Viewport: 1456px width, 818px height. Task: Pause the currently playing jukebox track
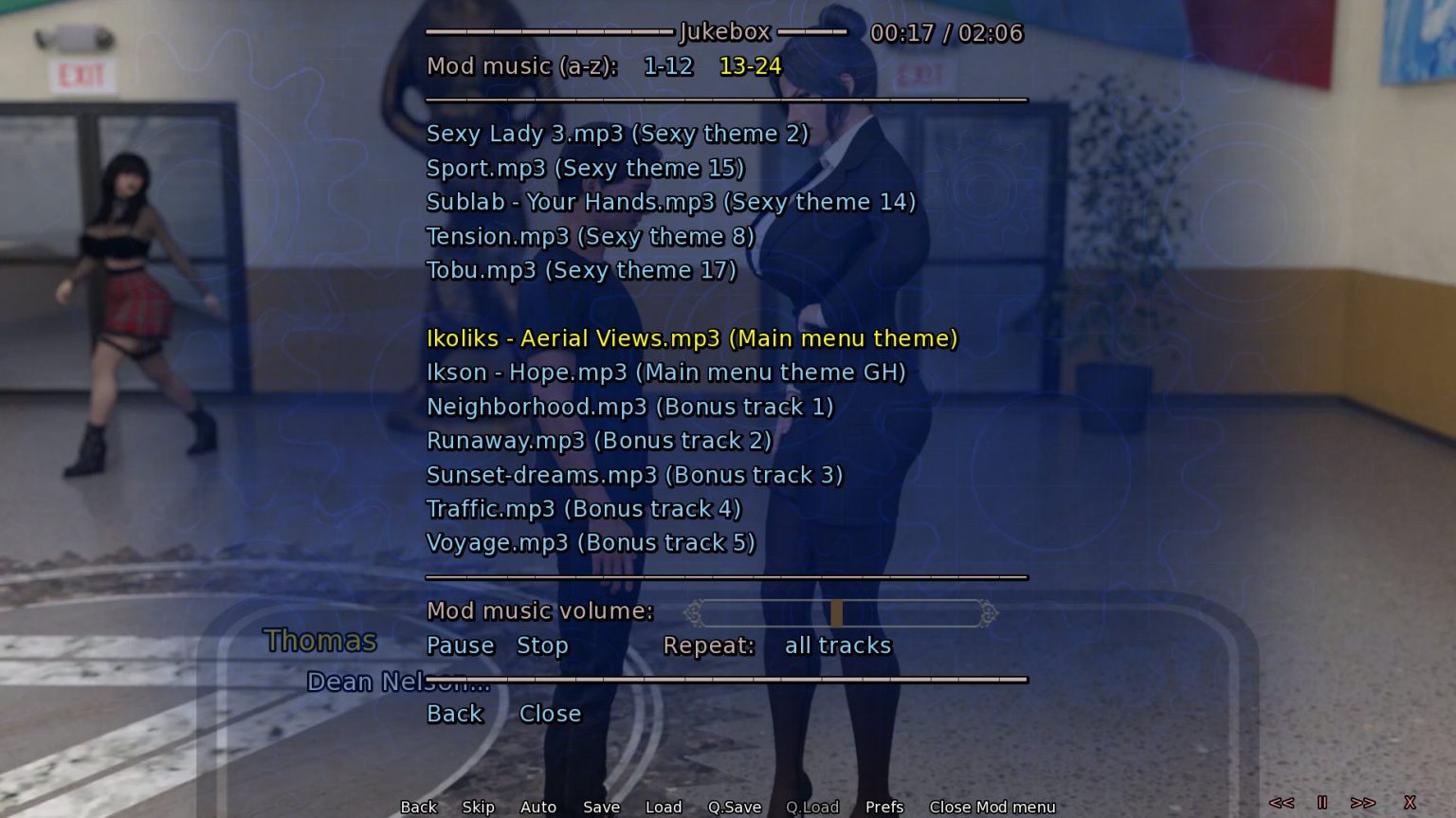[461, 645]
